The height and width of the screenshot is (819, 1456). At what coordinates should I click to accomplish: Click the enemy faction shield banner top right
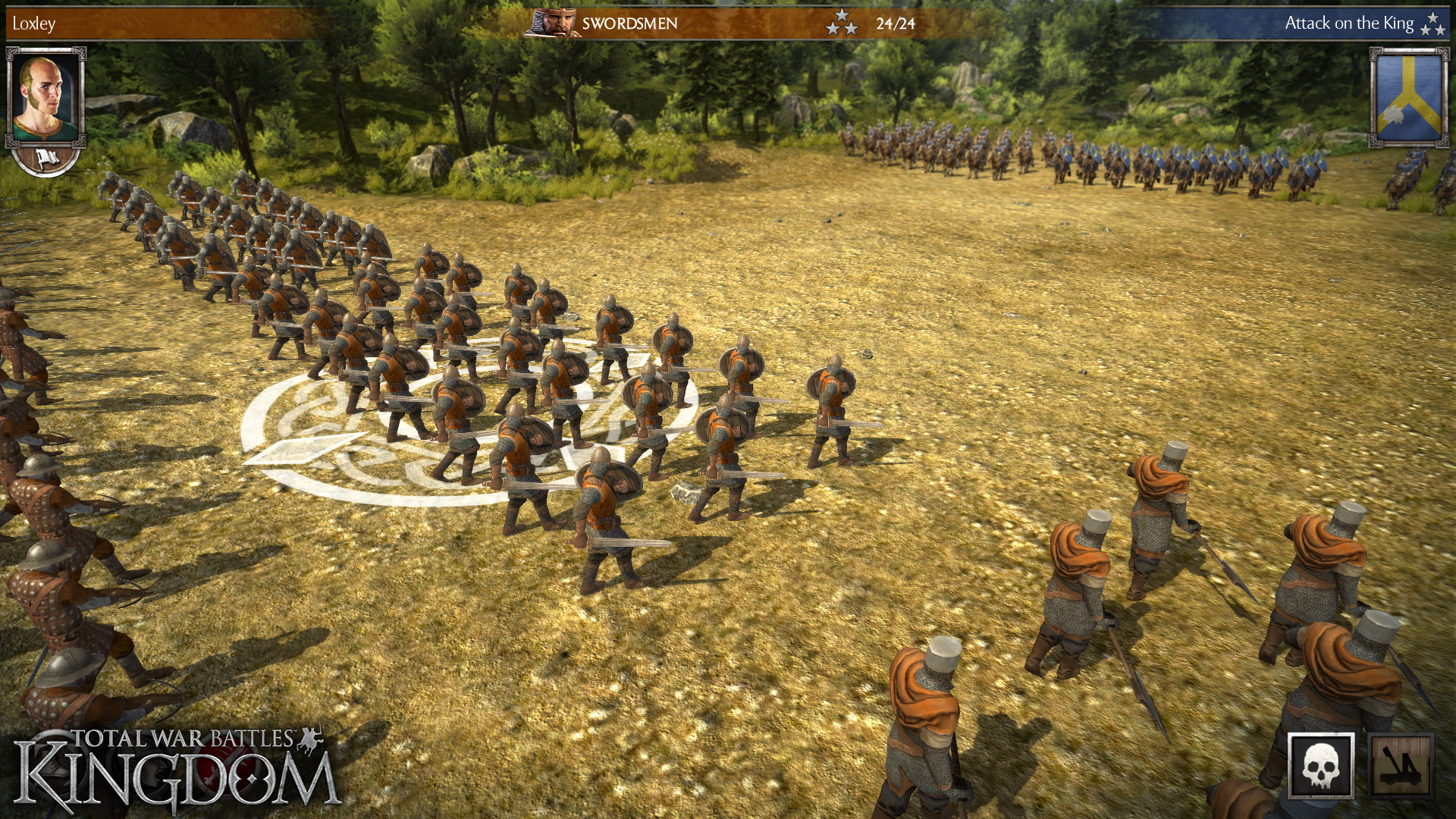[1407, 99]
